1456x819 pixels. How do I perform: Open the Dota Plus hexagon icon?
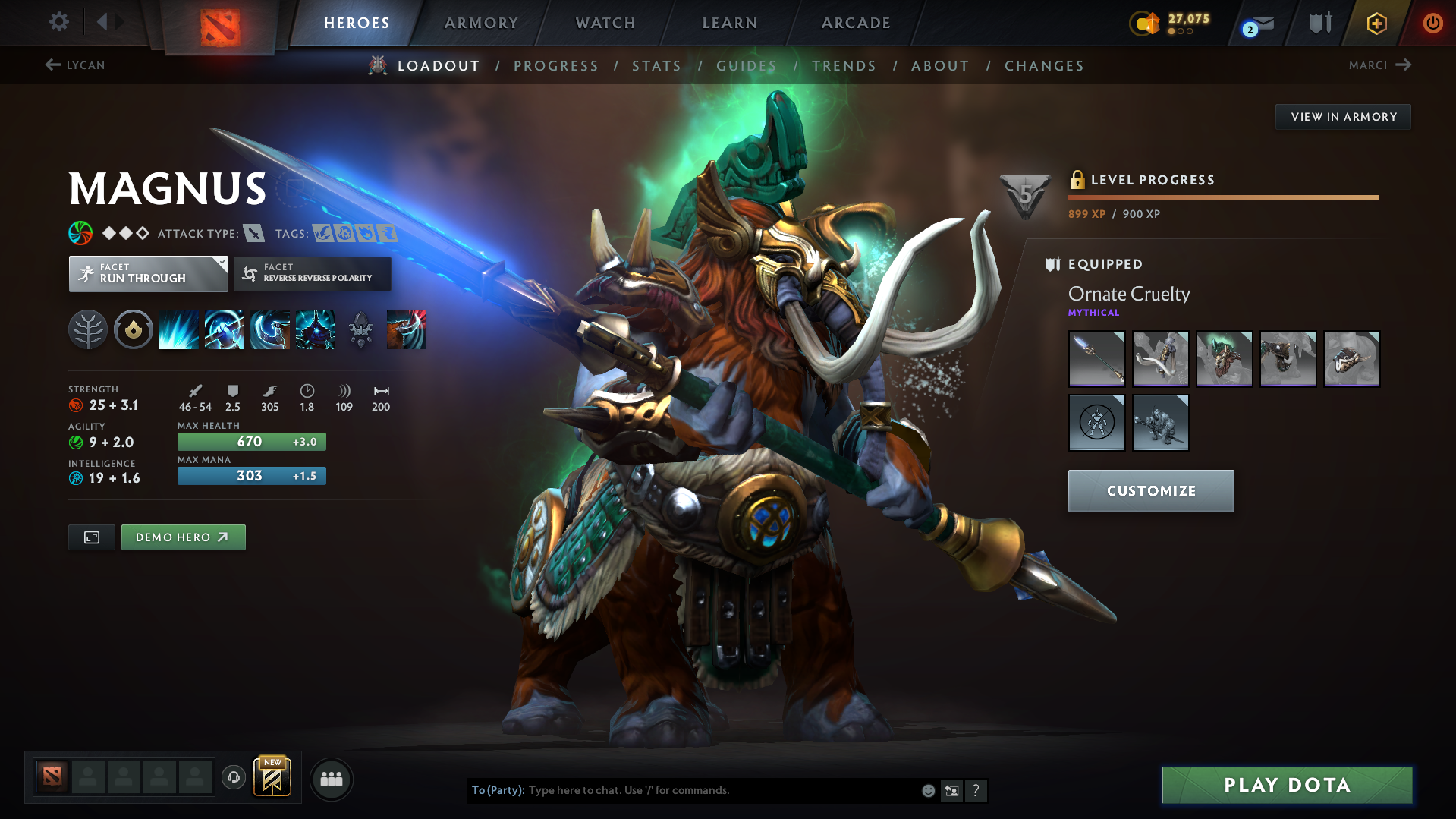pyautogui.click(x=1376, y=23)
